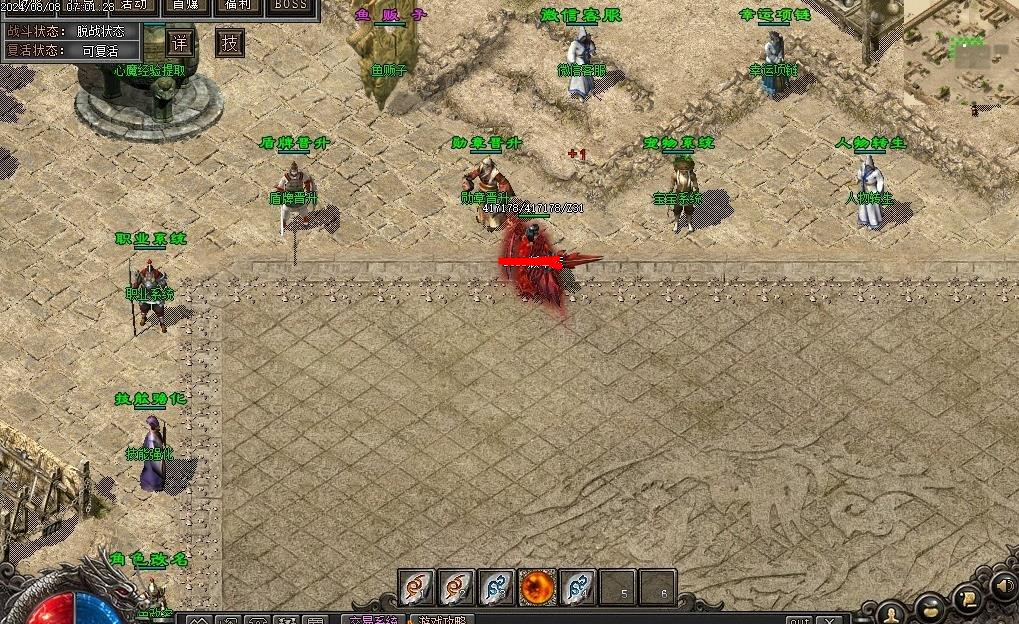Open the 福利 welfare menu
The height and width of the screenshot is (624, 1019).
click(x=239, y=5)
